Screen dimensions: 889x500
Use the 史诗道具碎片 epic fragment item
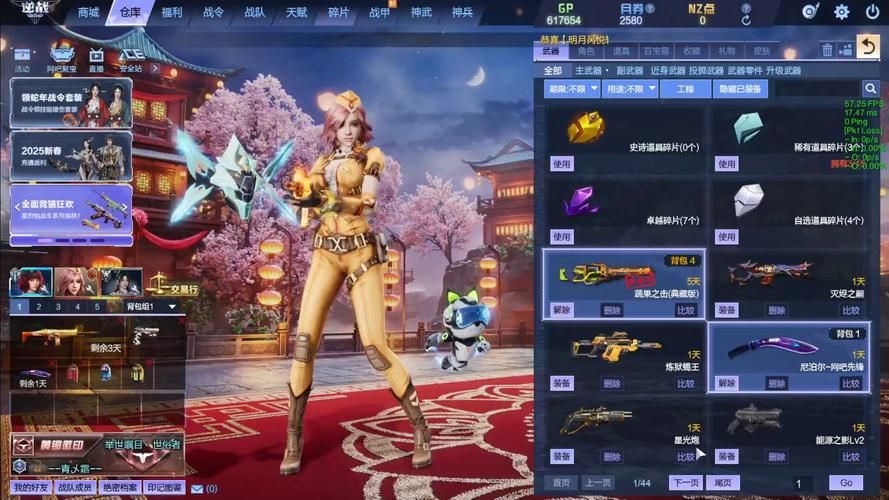coord(561,164)
